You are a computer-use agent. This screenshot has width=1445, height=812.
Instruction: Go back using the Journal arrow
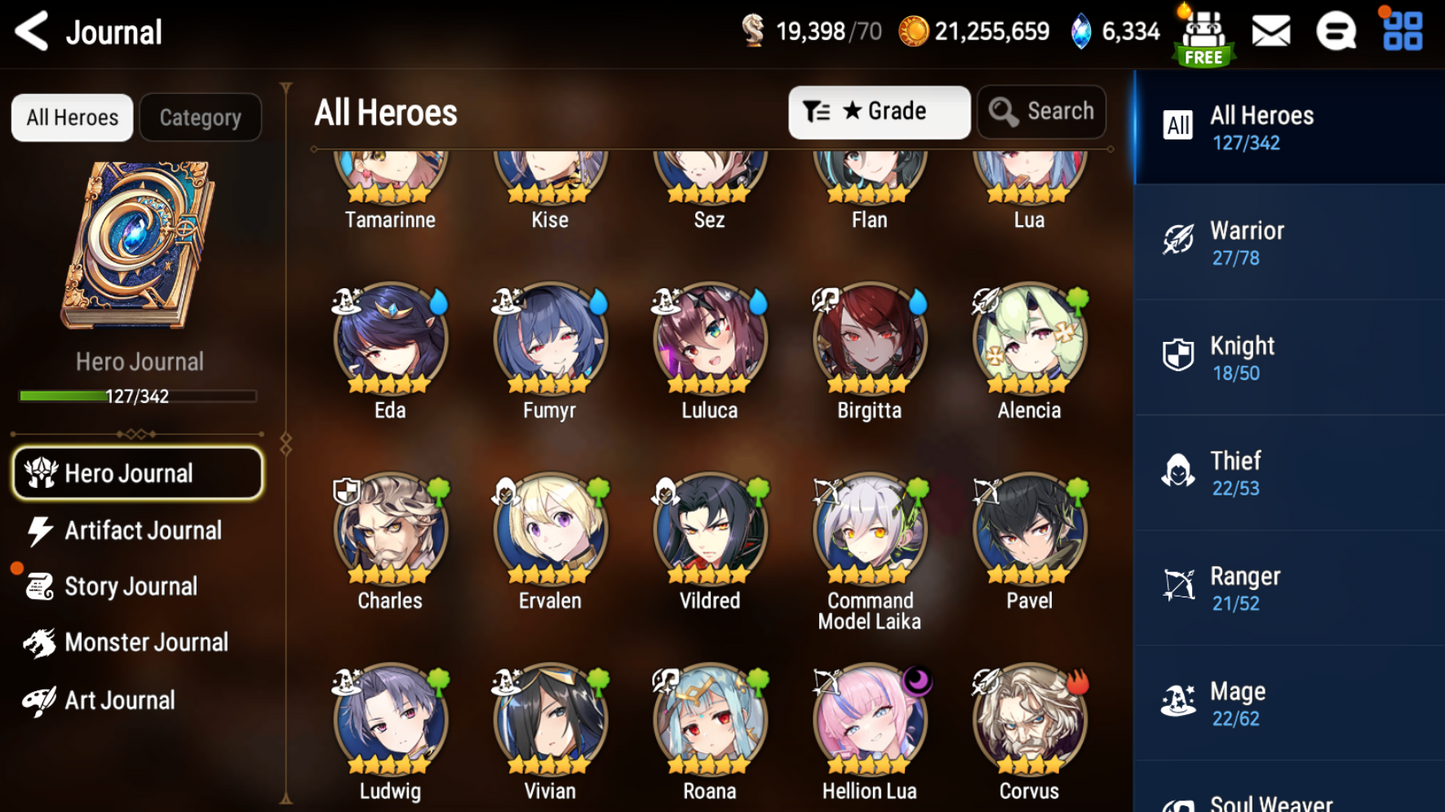click(32, 32)
